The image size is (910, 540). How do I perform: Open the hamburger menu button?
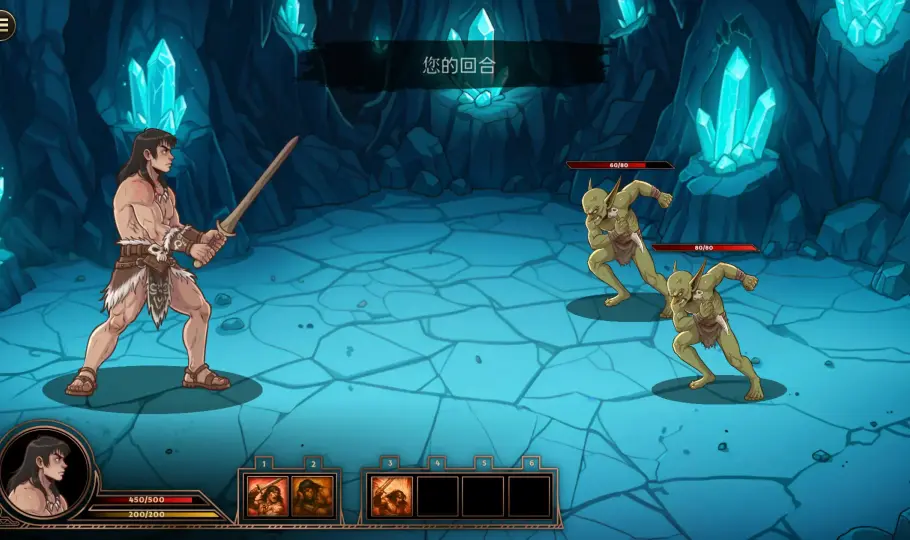click(6, 26)
